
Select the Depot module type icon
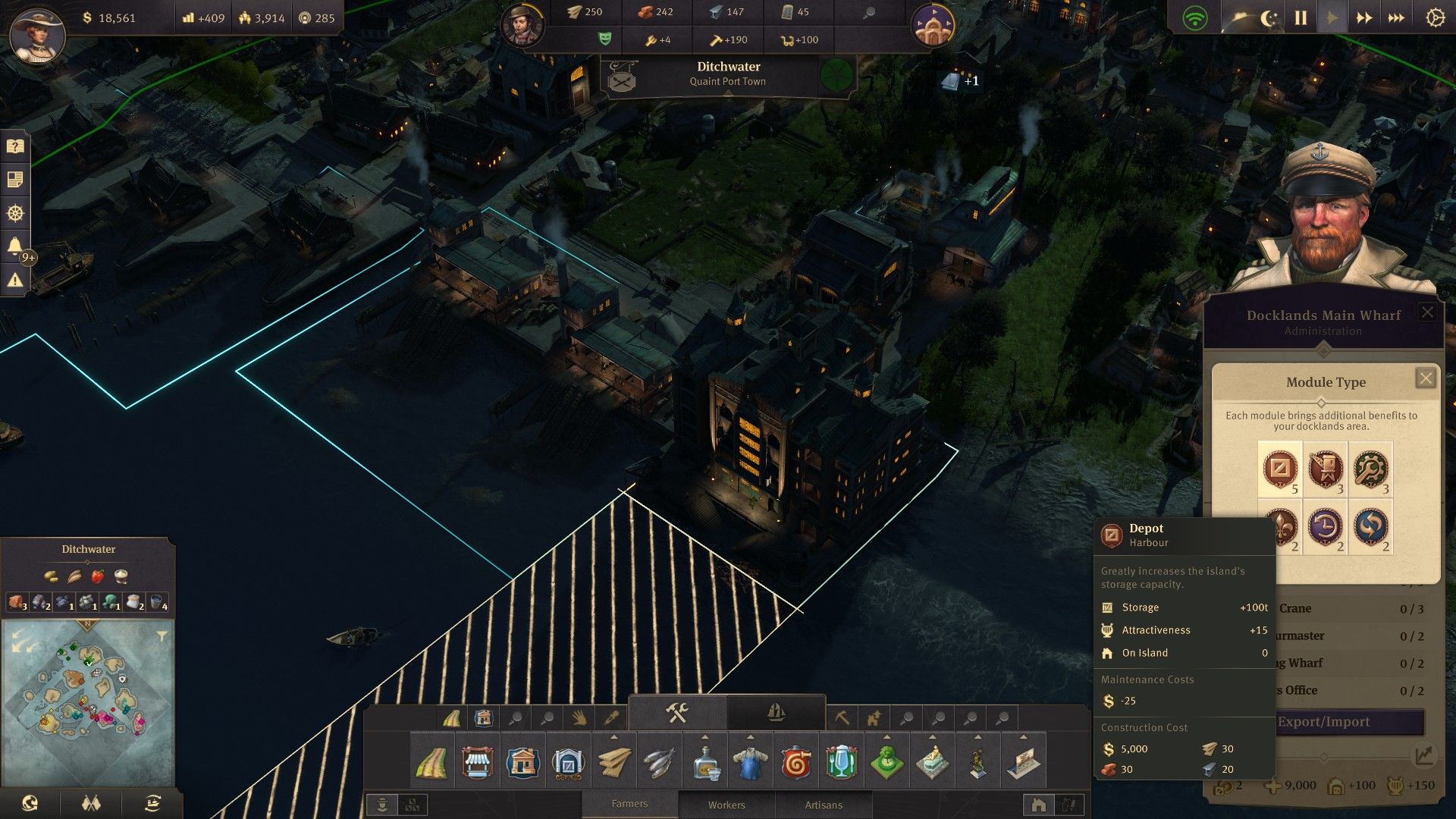click(1280, 469)
